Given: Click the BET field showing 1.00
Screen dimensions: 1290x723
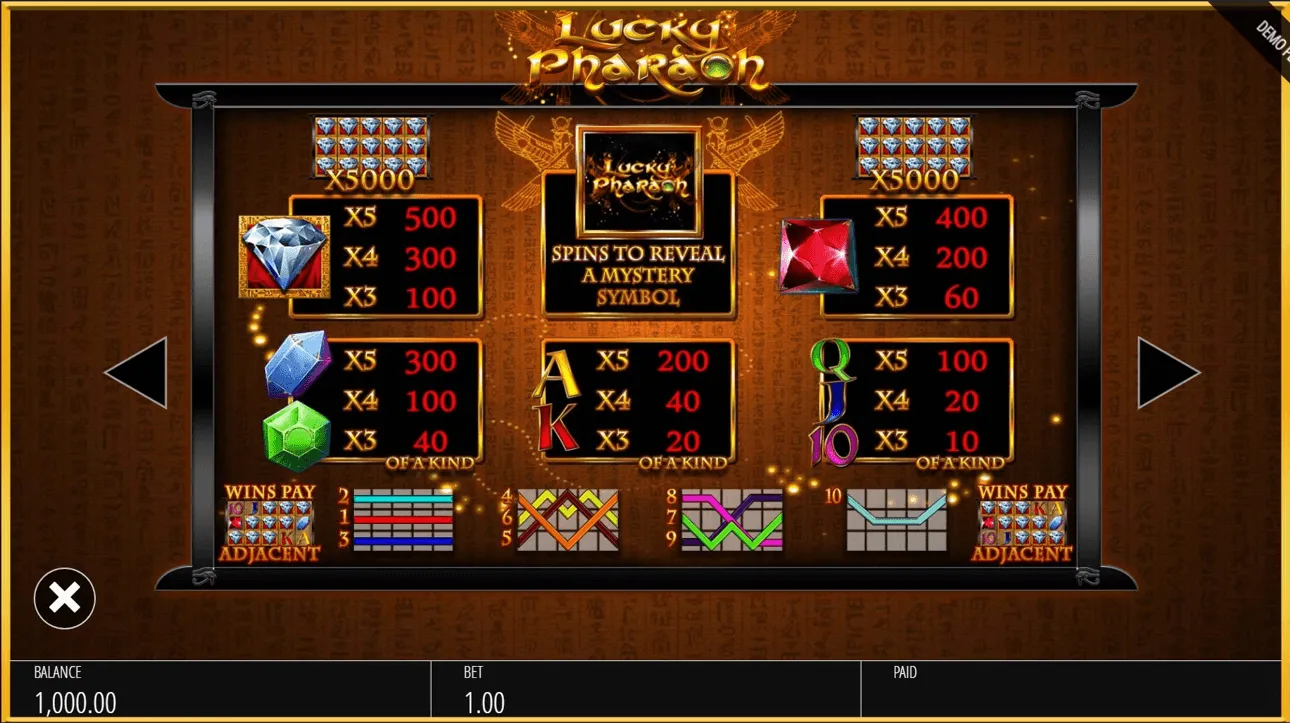Looking at the screenshot, I should (x=484, y=690).
